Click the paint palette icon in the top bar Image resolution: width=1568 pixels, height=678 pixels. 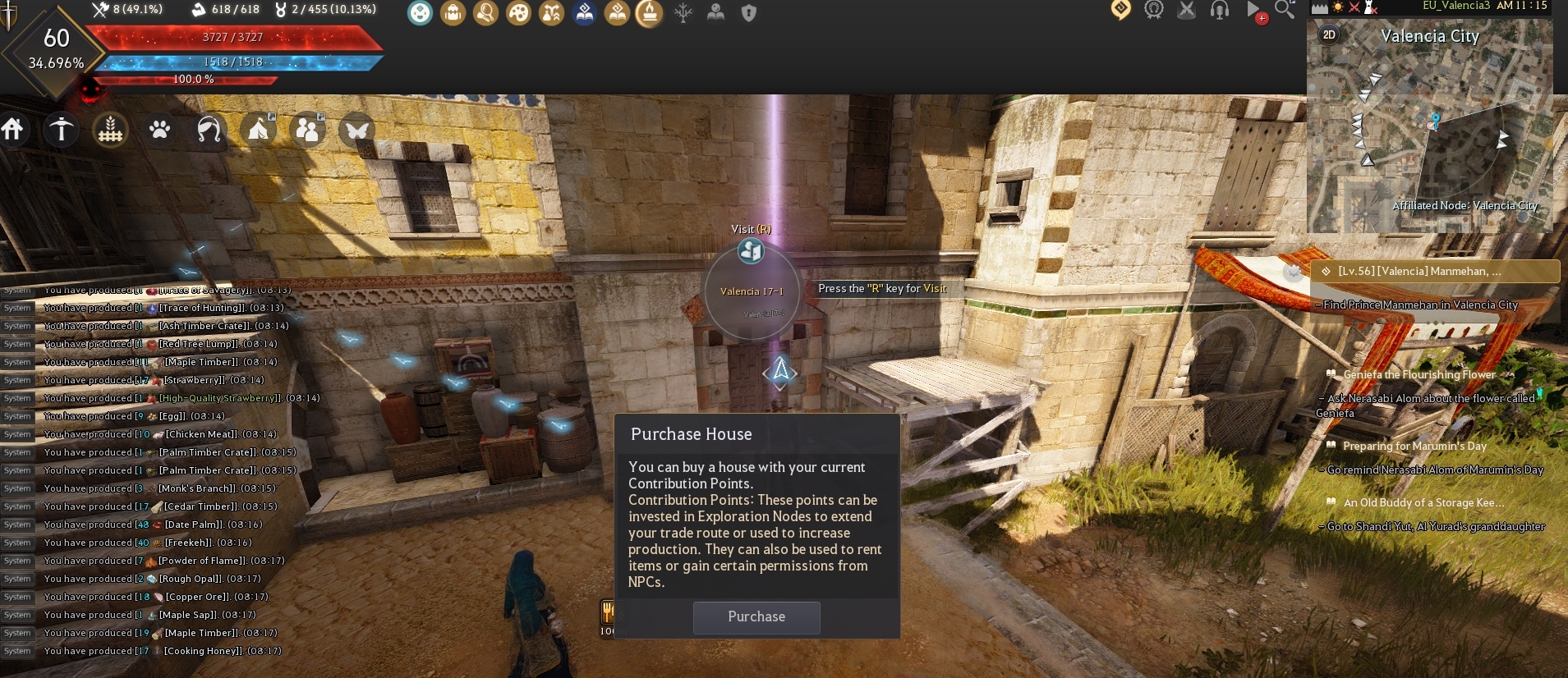pos(518,12)
